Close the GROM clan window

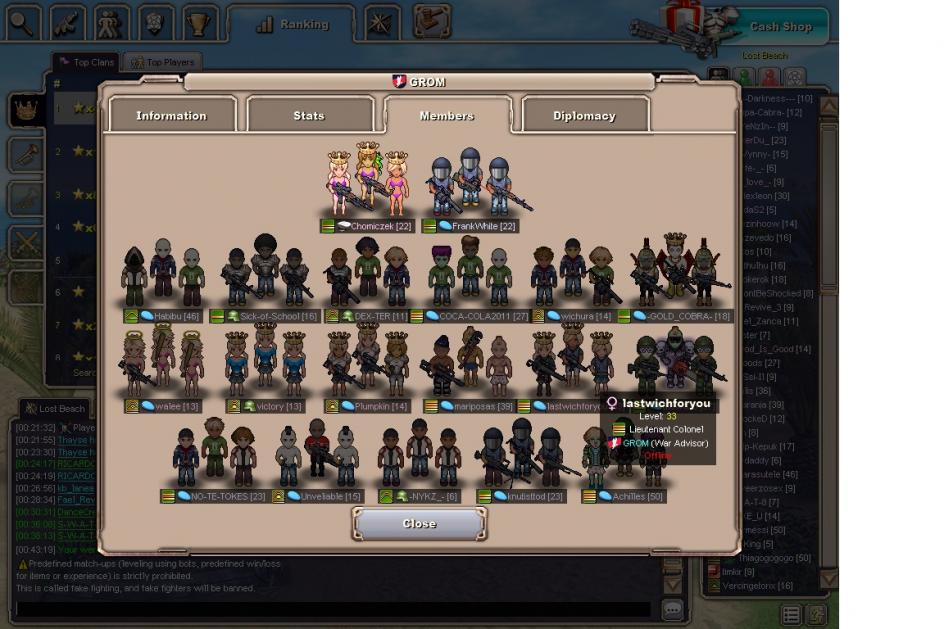[x=419, y=524]
